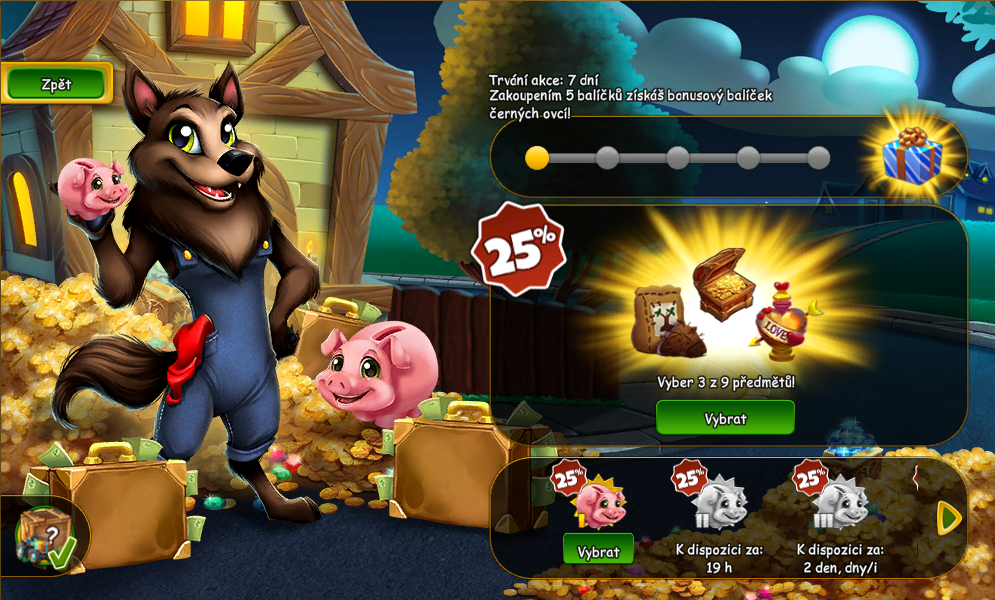Click the large green Vybrat button
Viewport: 995px width, 600px height.
coord(725,418)
